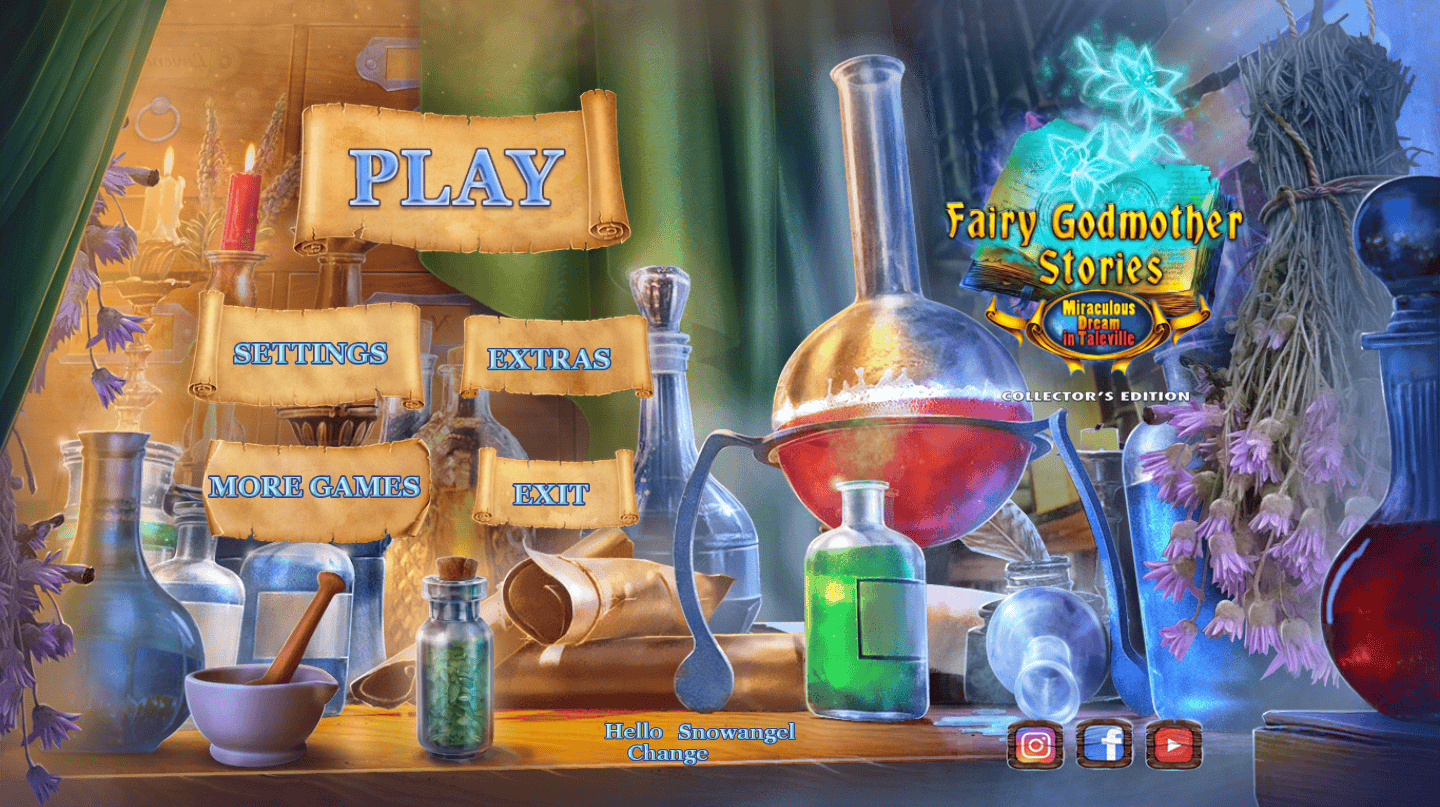This screenshot has height=807, width=1440.
Task: Show the More Games list
Action: [314, 487]
